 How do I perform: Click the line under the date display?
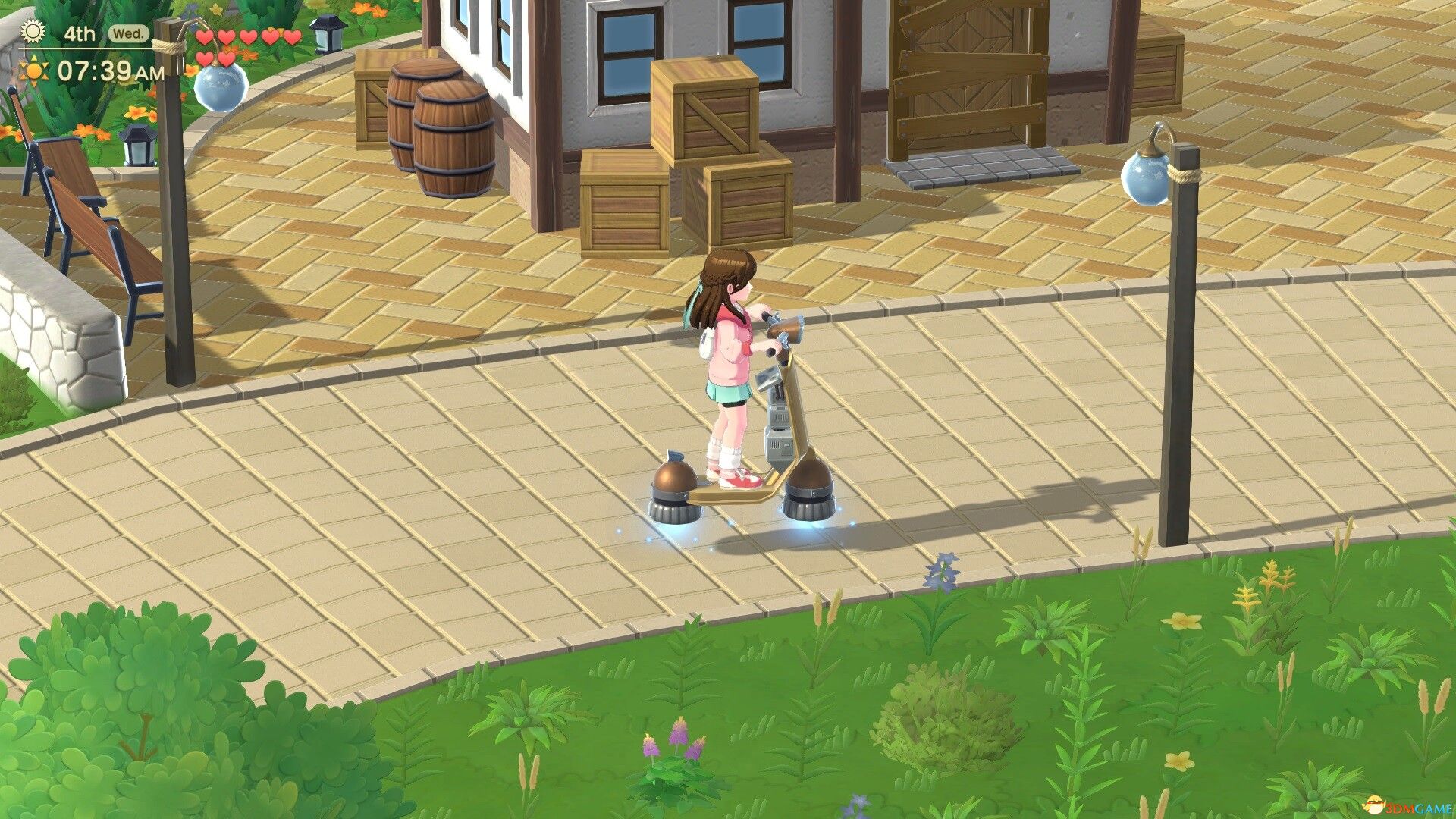click(x=87, y=47)
